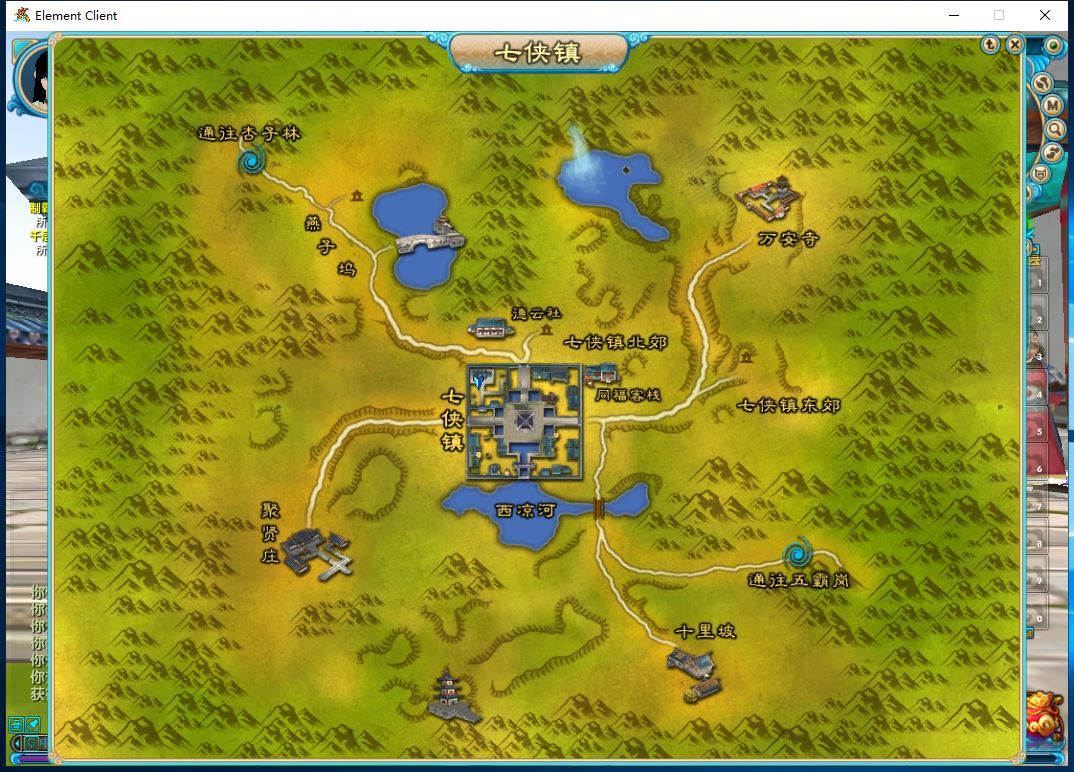The width and height of the screenshot is (1074, 772).
Task: Click the flashlight icon beside chat lock
Action: point(33,724)
